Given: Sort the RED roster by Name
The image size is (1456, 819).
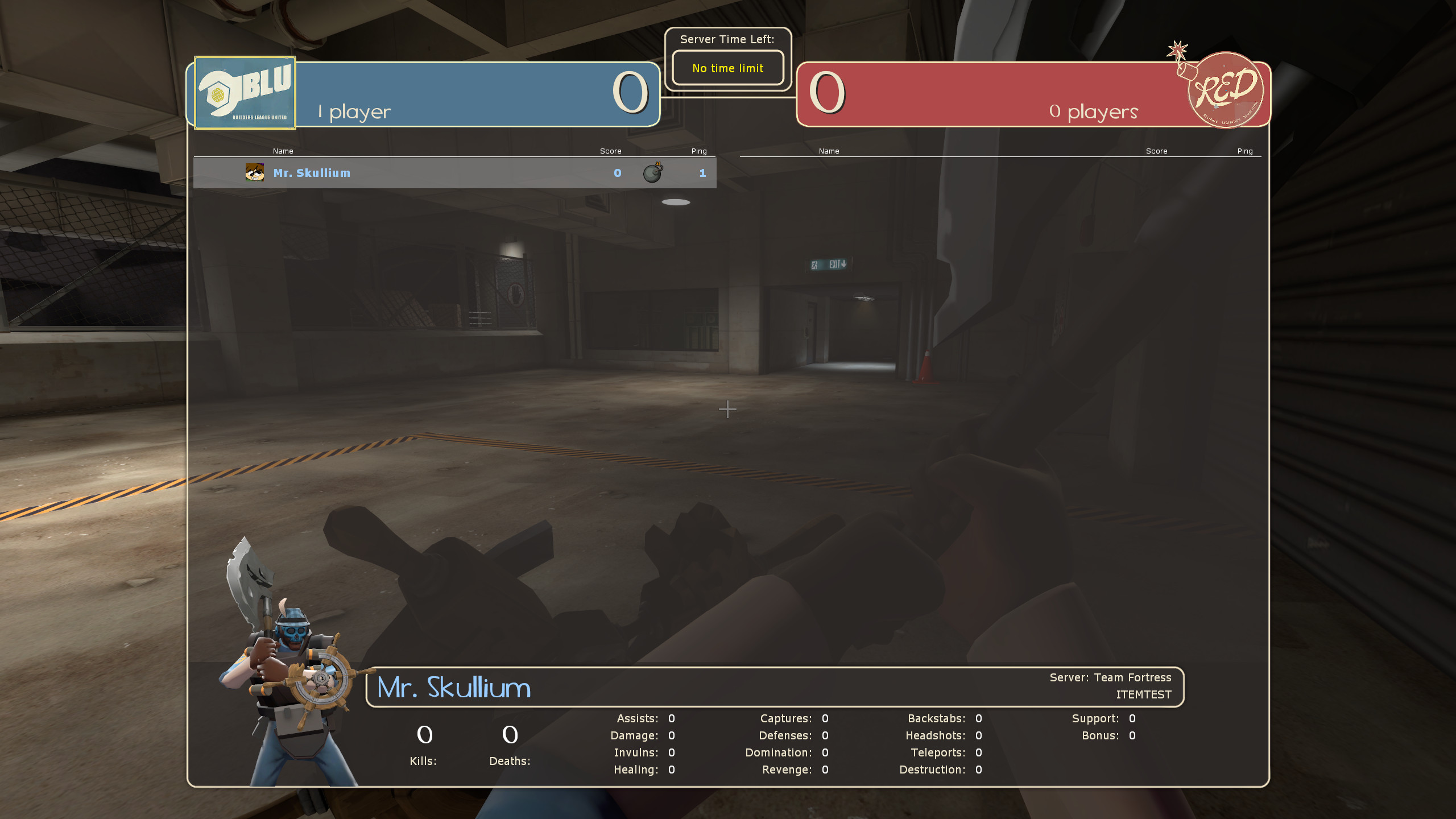Looking at the screenshot, I should tap(829, 151).
